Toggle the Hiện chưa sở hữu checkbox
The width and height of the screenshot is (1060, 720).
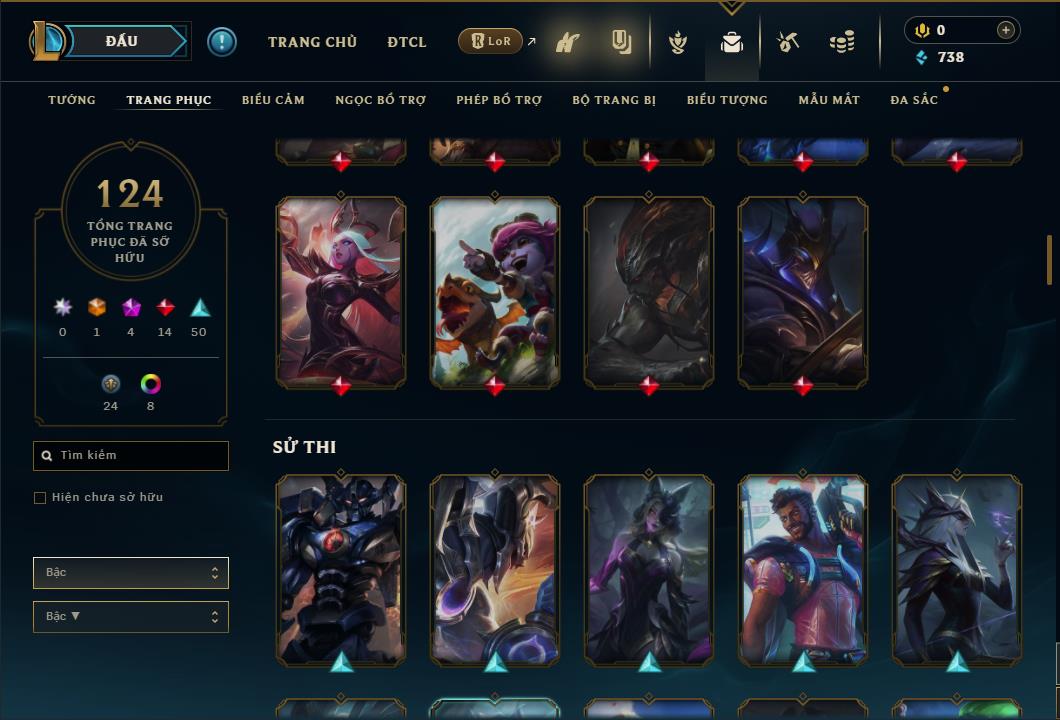coord(40,498)
